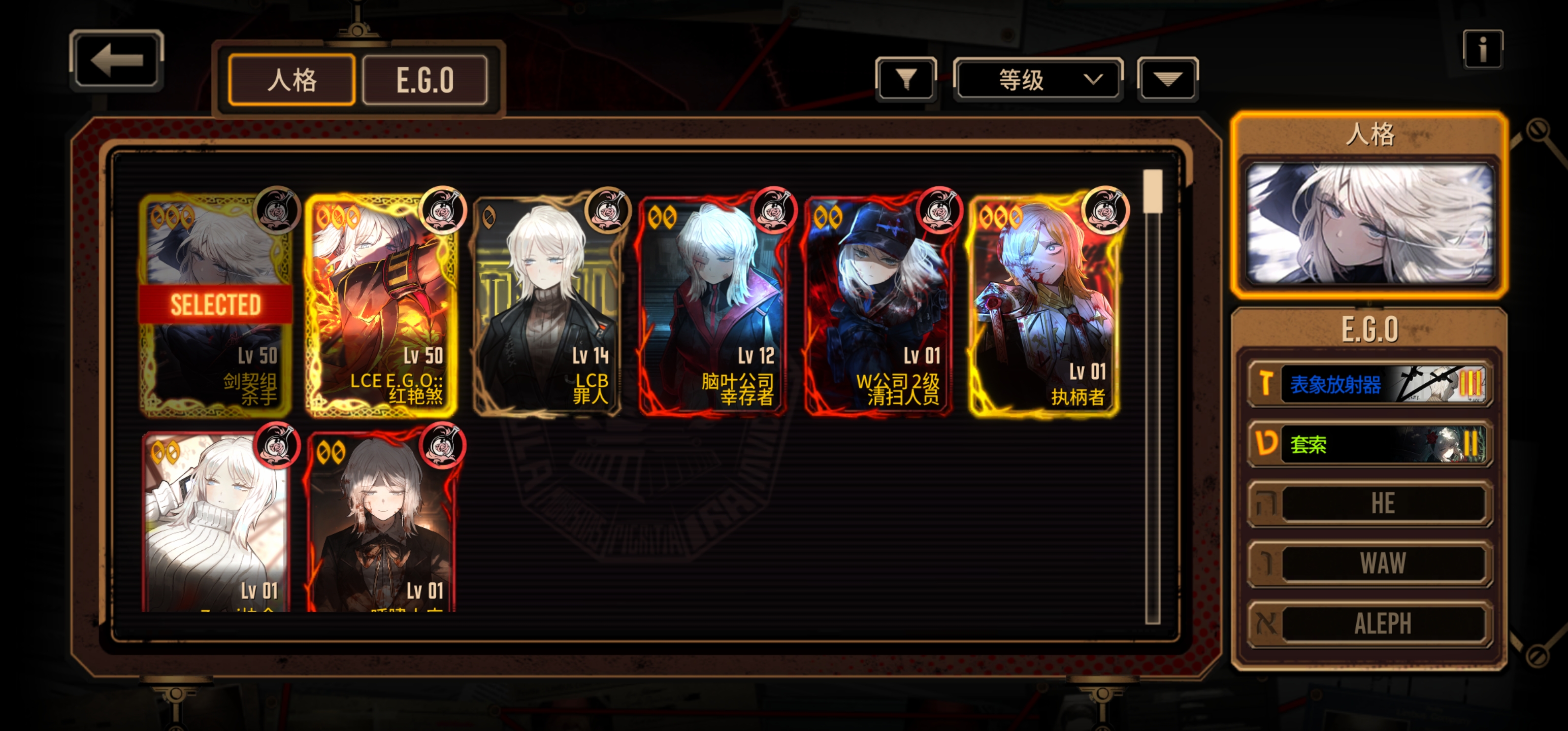Viewport: 1568px width, 731px height.
Task: Select the empty WAW E.G.O slot
Action: click(x=1369, y=563)
